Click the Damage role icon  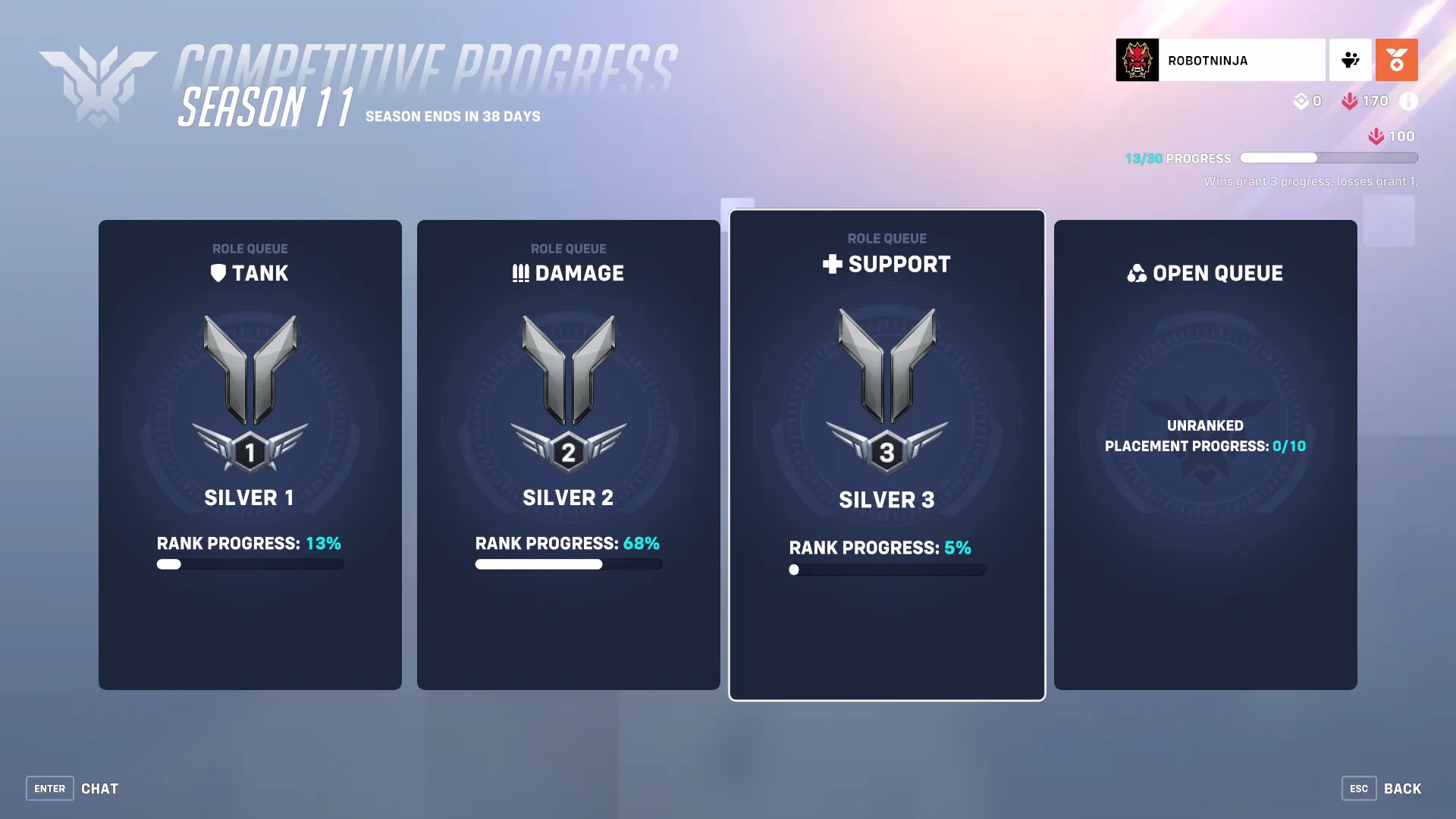tap(521, 273)
